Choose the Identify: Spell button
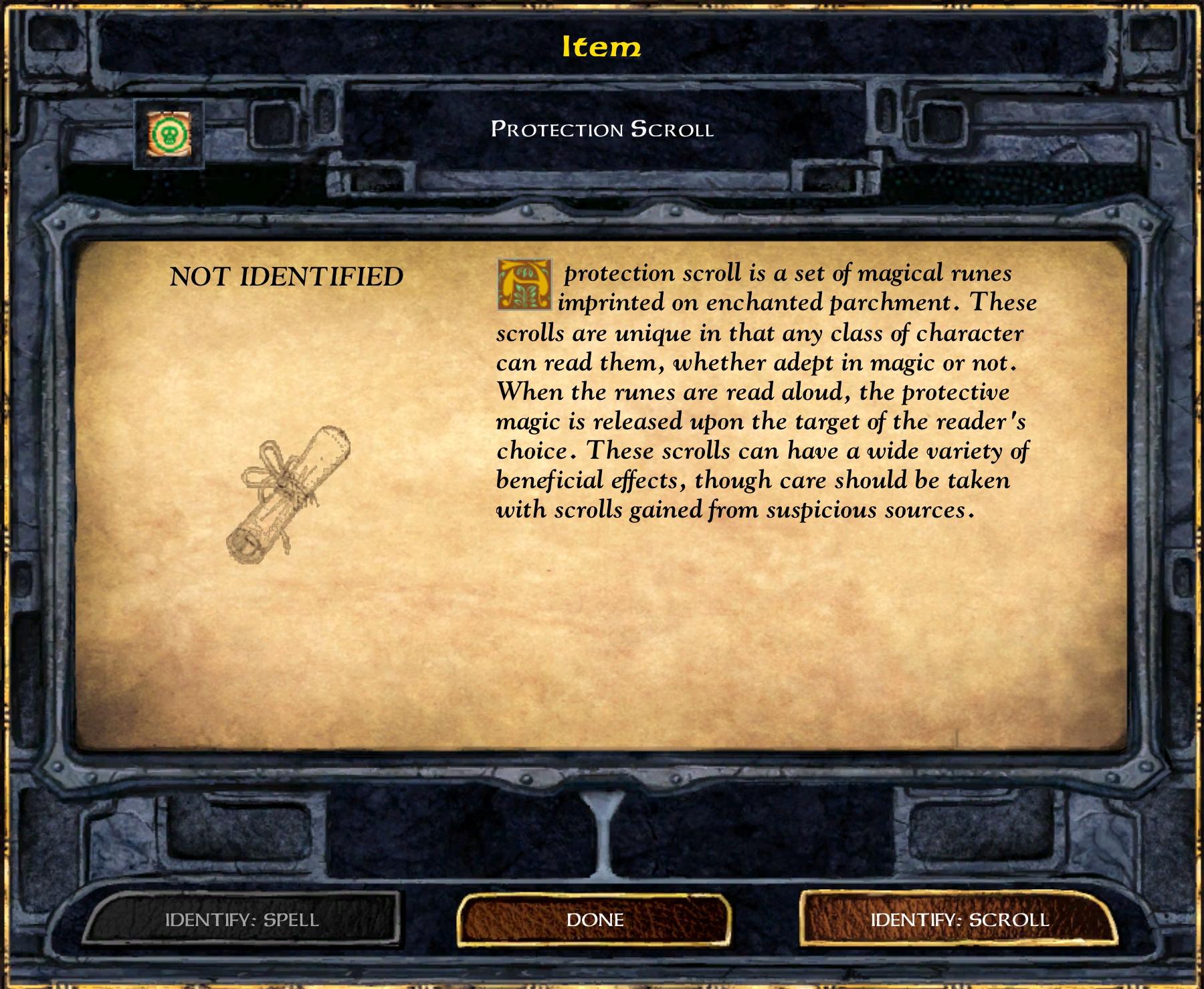This screenshot has width=1204, height=989. tap(242, 919)
